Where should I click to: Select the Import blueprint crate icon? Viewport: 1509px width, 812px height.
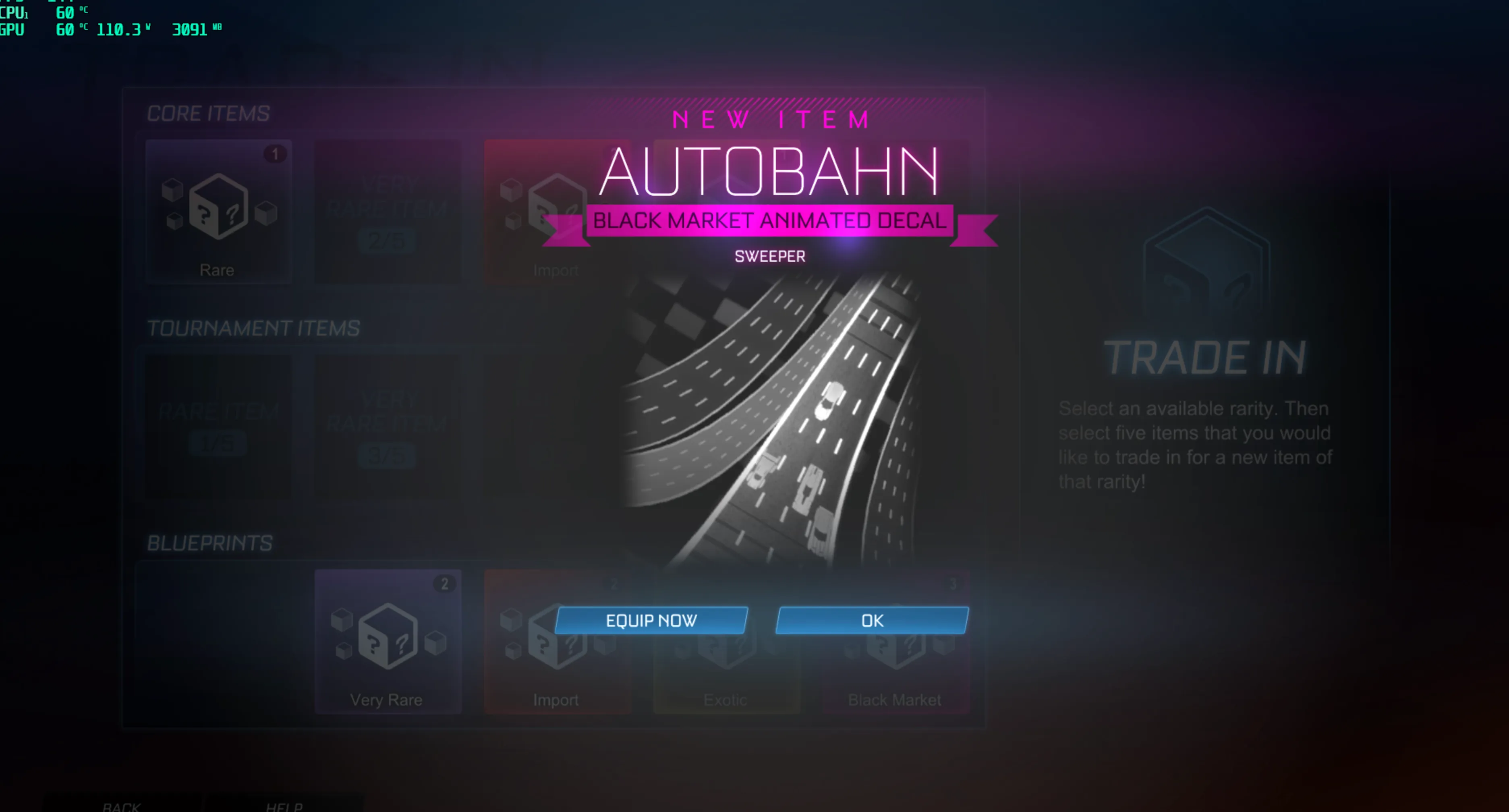tap(556, 642)
